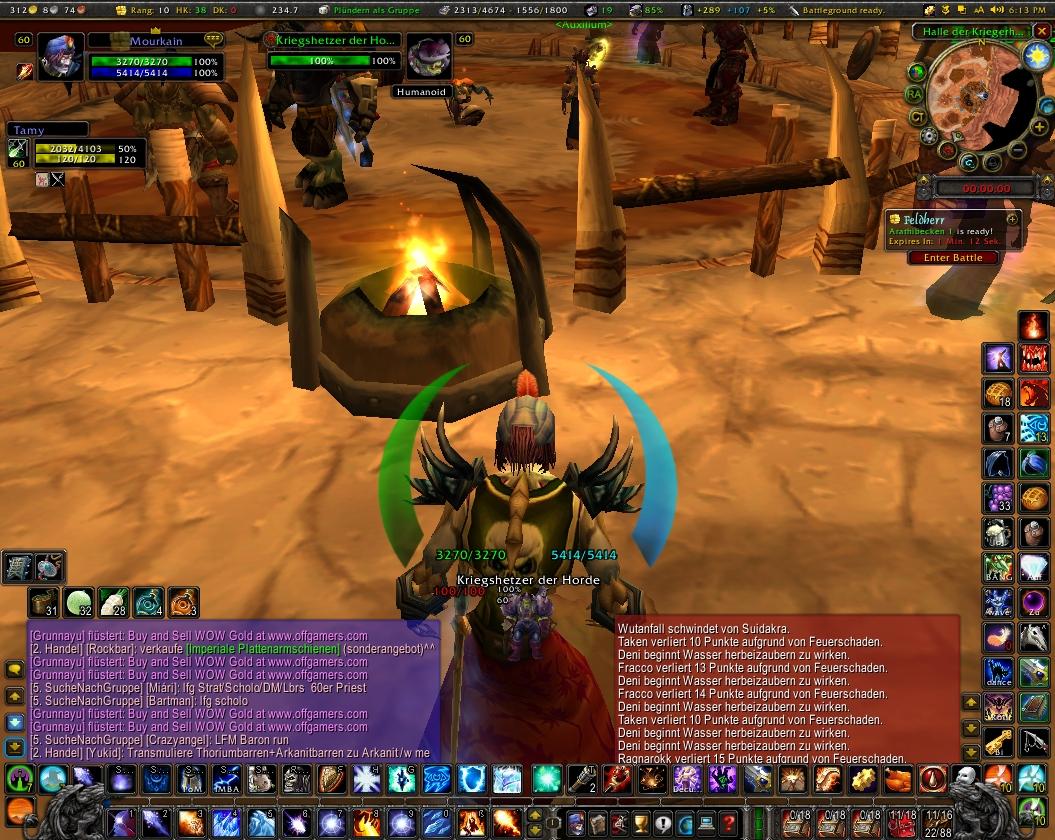The height and width of the screenshot is (840, 1055).
Task: Click the red question mark help button
Action: point(730,823)
